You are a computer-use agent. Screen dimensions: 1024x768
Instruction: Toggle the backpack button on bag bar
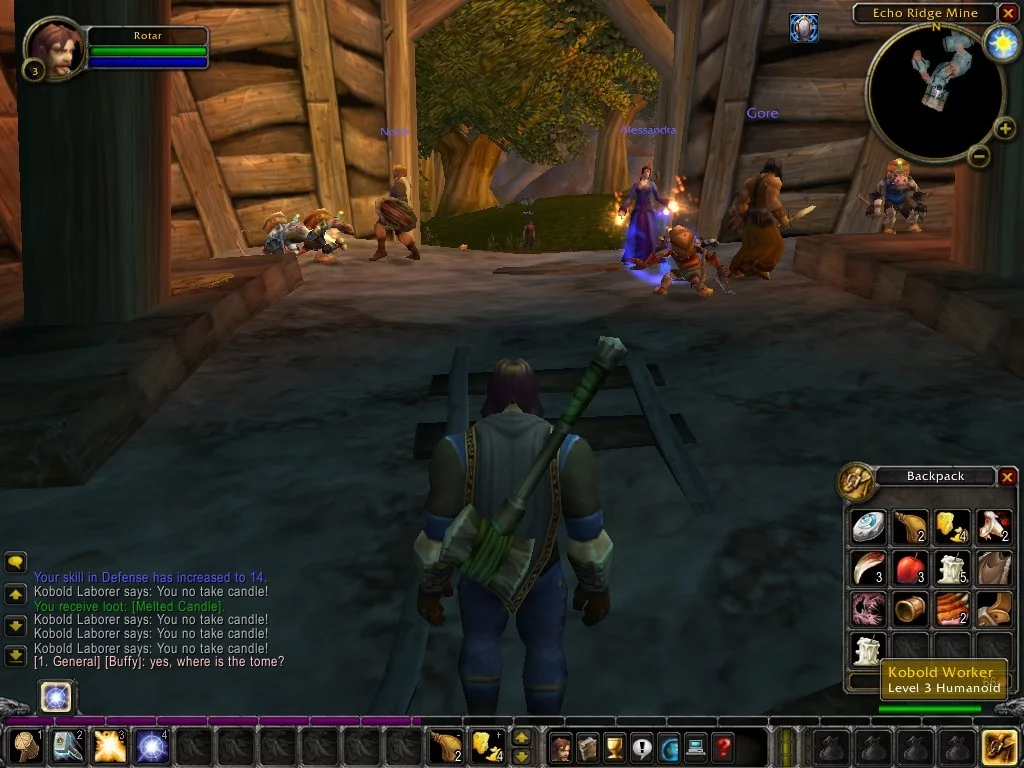[x=999, y=746]
